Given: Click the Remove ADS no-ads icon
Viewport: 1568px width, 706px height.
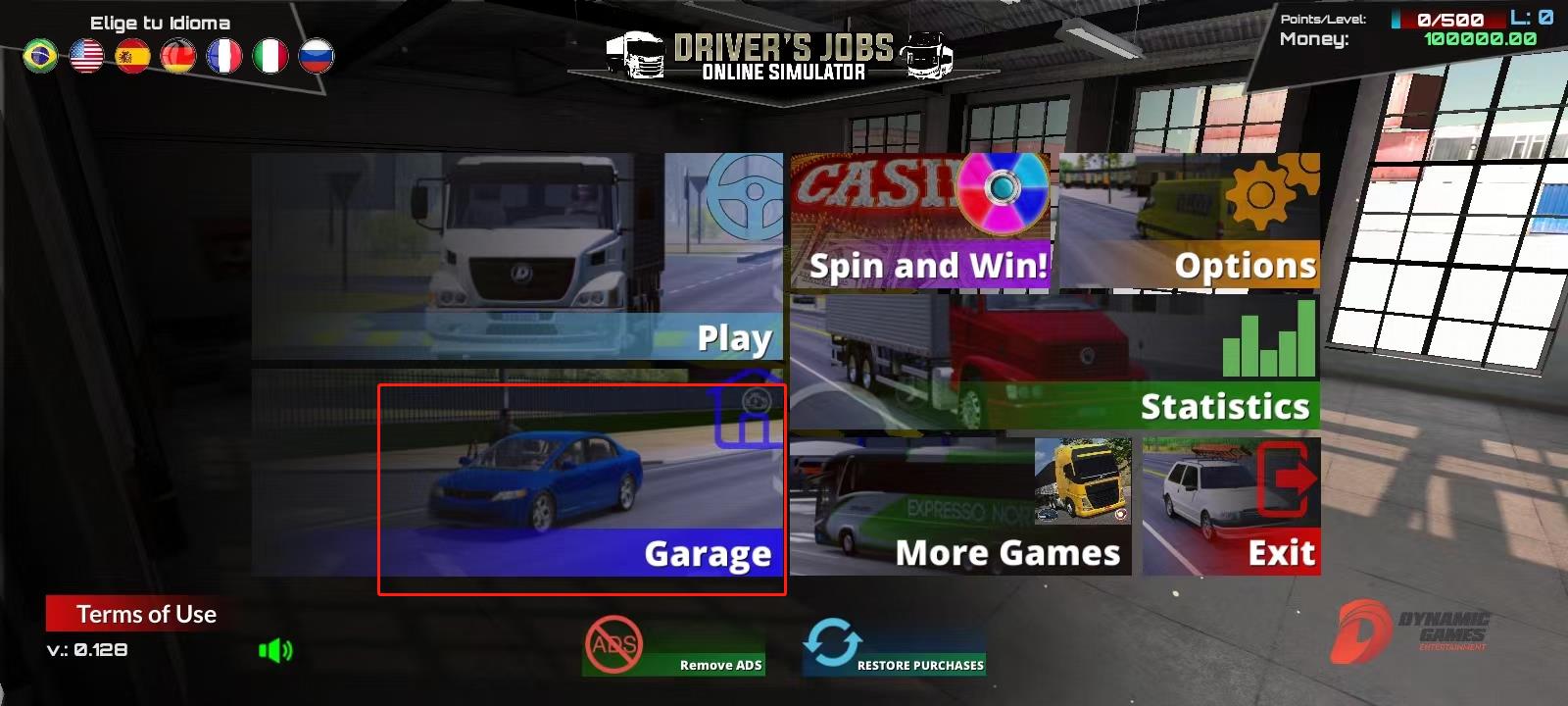Looking at the screenshot, I should tap(612, 645).
